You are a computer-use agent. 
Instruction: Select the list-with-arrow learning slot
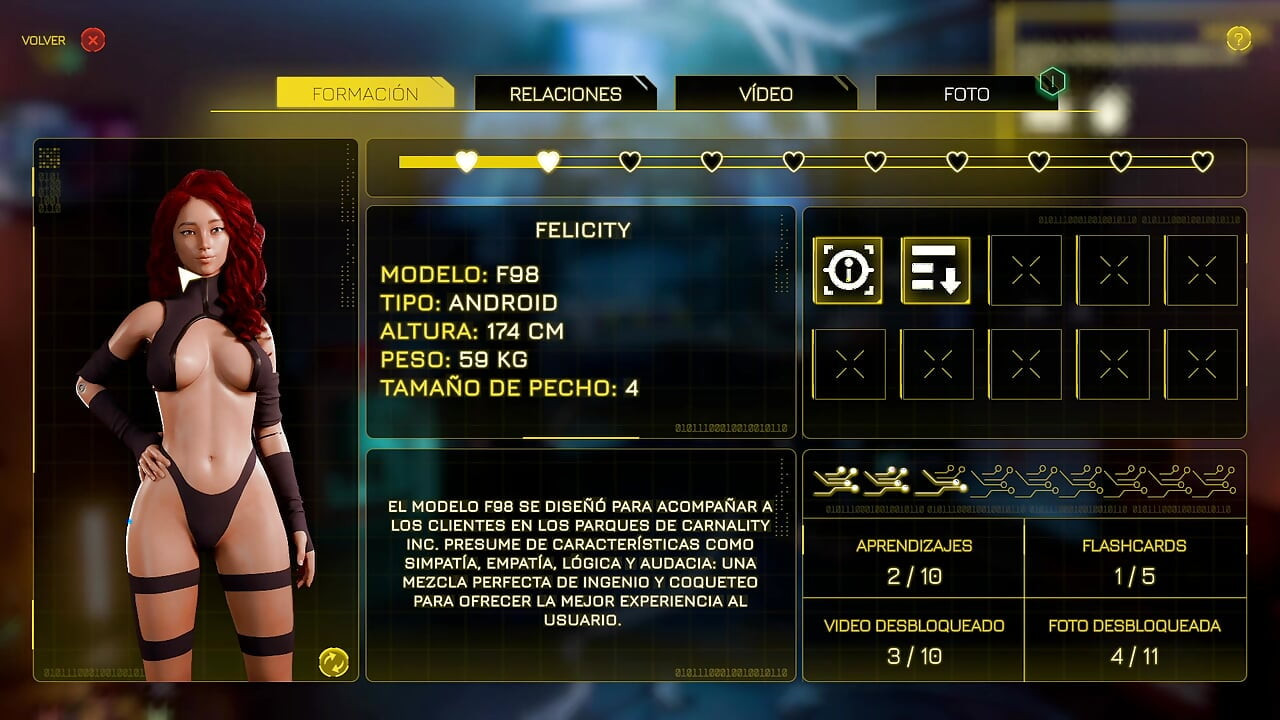pyautogui.click(x=936, y=270)
